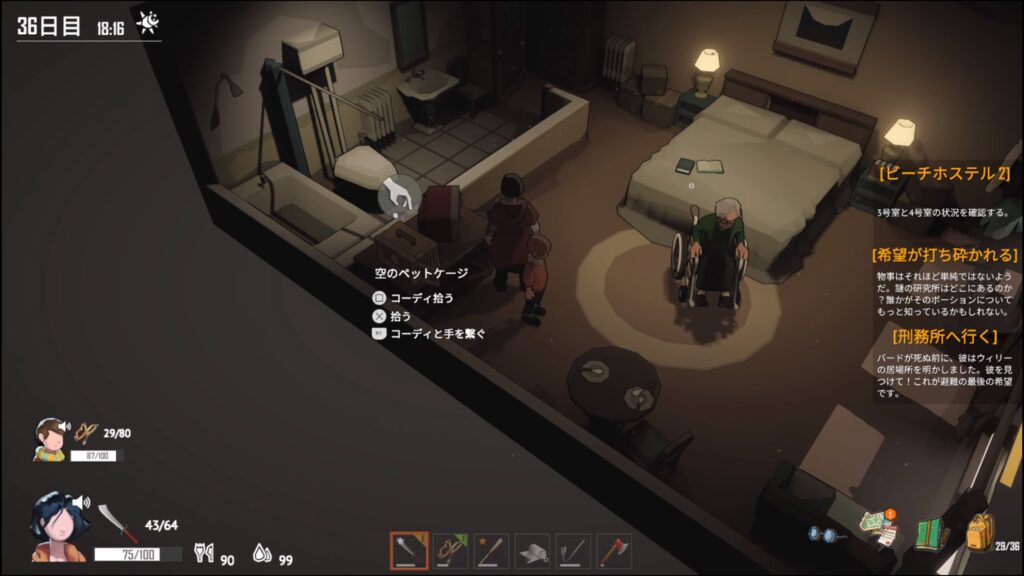Pick the red axe hotbar slot
This screenshot has width=1024, height=576.
coord(614,551)
